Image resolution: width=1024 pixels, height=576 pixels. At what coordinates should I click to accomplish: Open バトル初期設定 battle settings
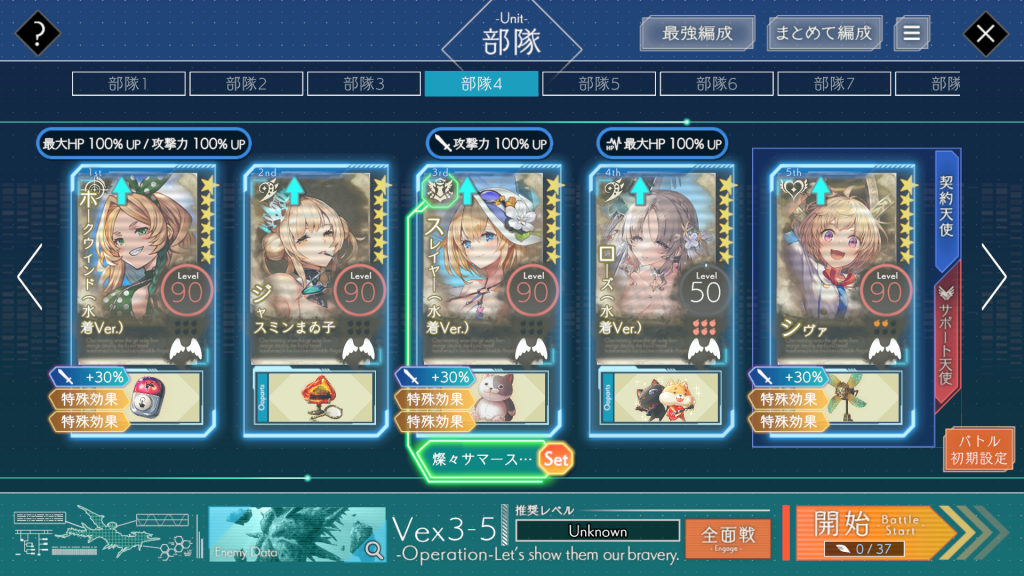point(979,450)
